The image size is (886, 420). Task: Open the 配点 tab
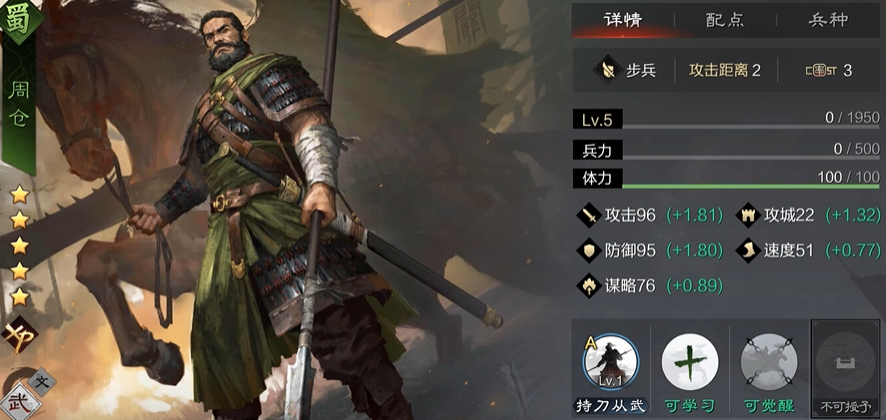(x=726, y=19)
